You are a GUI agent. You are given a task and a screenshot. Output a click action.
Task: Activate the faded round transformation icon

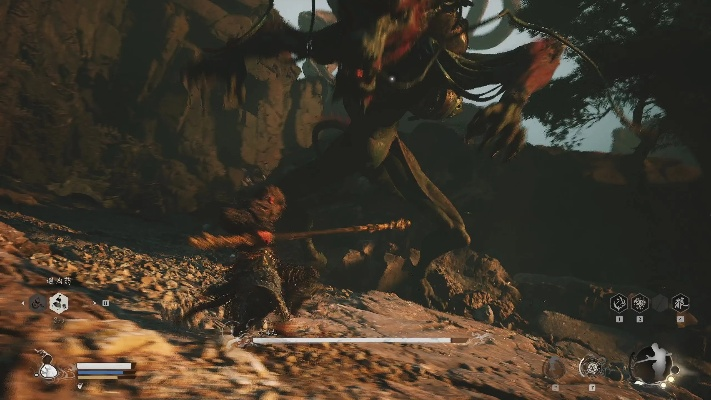point(553,368)
